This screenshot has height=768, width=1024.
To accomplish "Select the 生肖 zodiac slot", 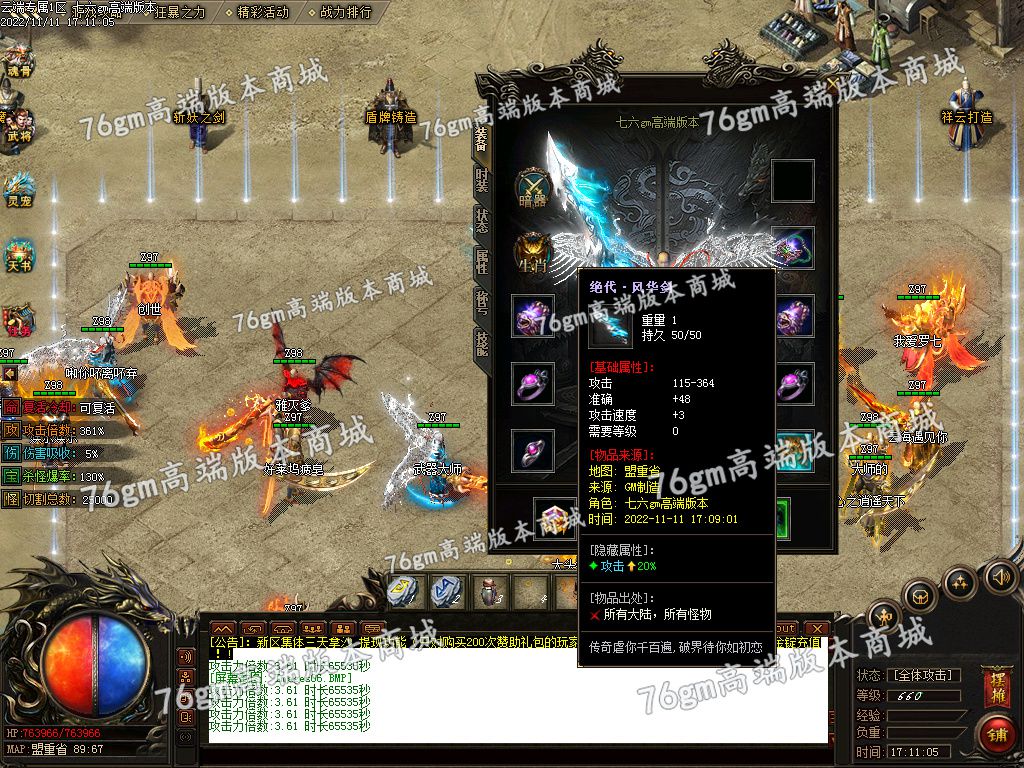I will tap(533, 251).
